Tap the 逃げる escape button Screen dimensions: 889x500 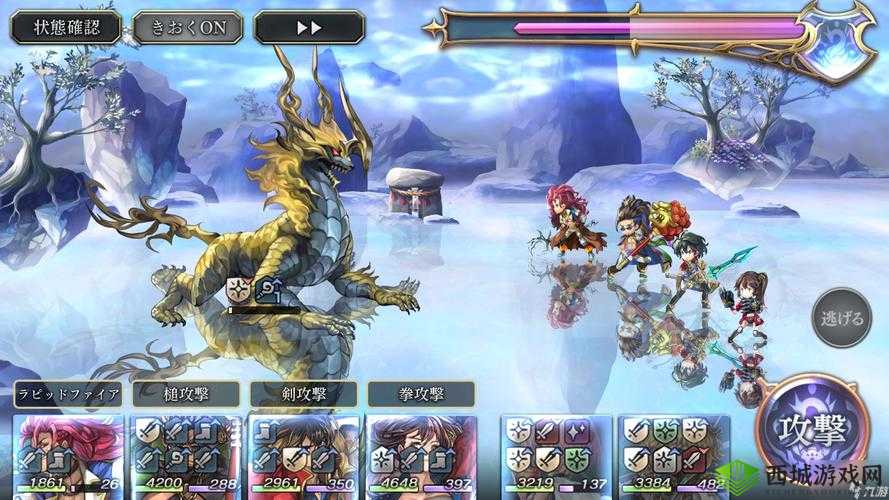[x=842, y=318]
